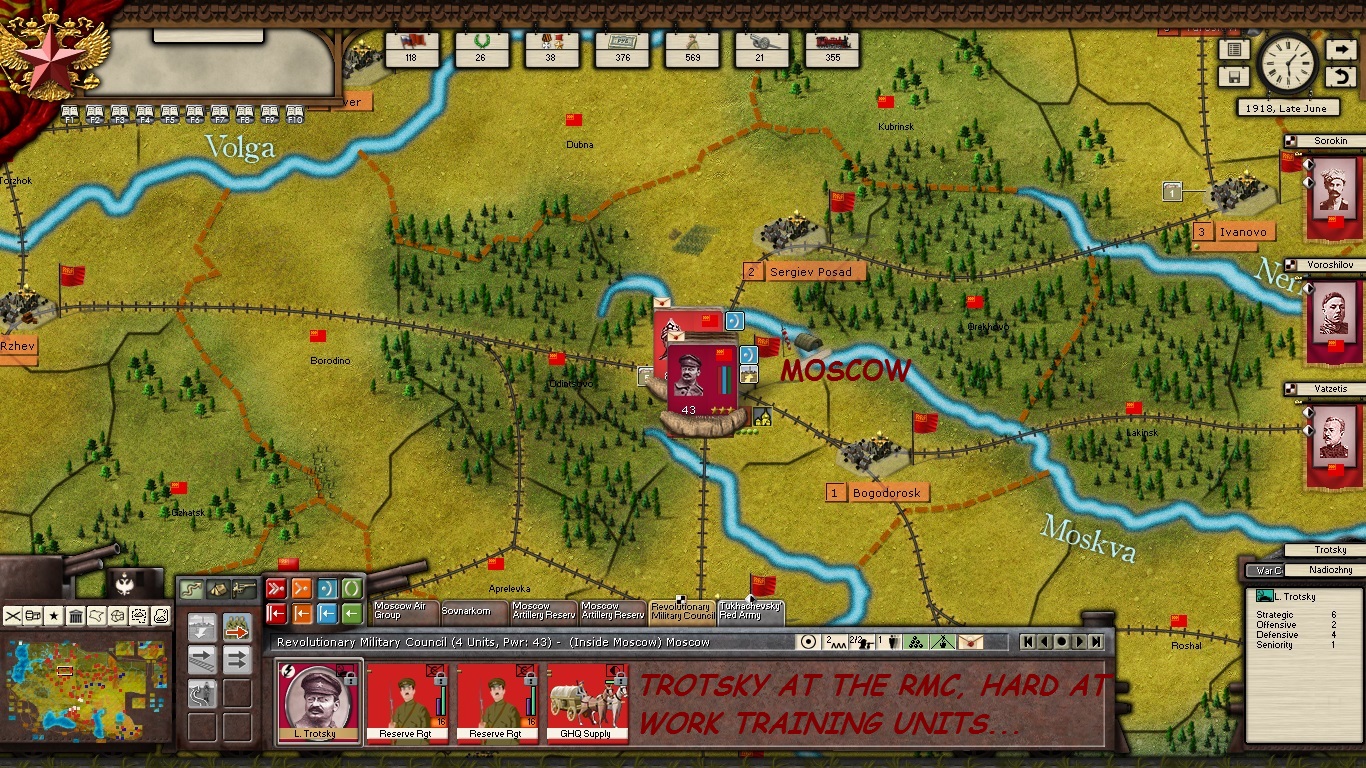Click the columned building map filter
Image resolution: width=1366 pixels, height=768 pixels.
click(x=75, y=615)
